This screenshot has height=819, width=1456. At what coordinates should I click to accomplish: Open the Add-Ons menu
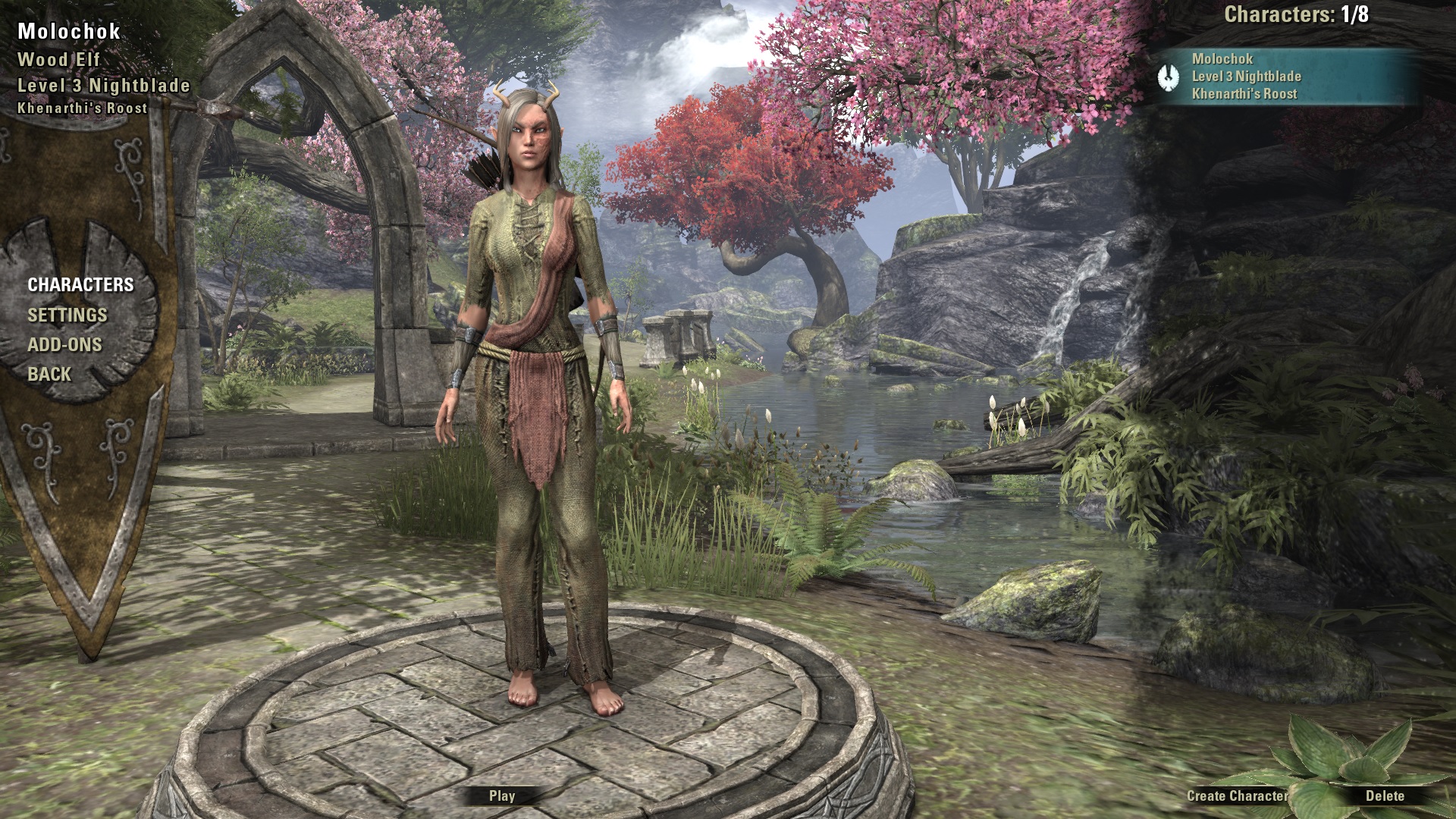click(x=64, y=345)
